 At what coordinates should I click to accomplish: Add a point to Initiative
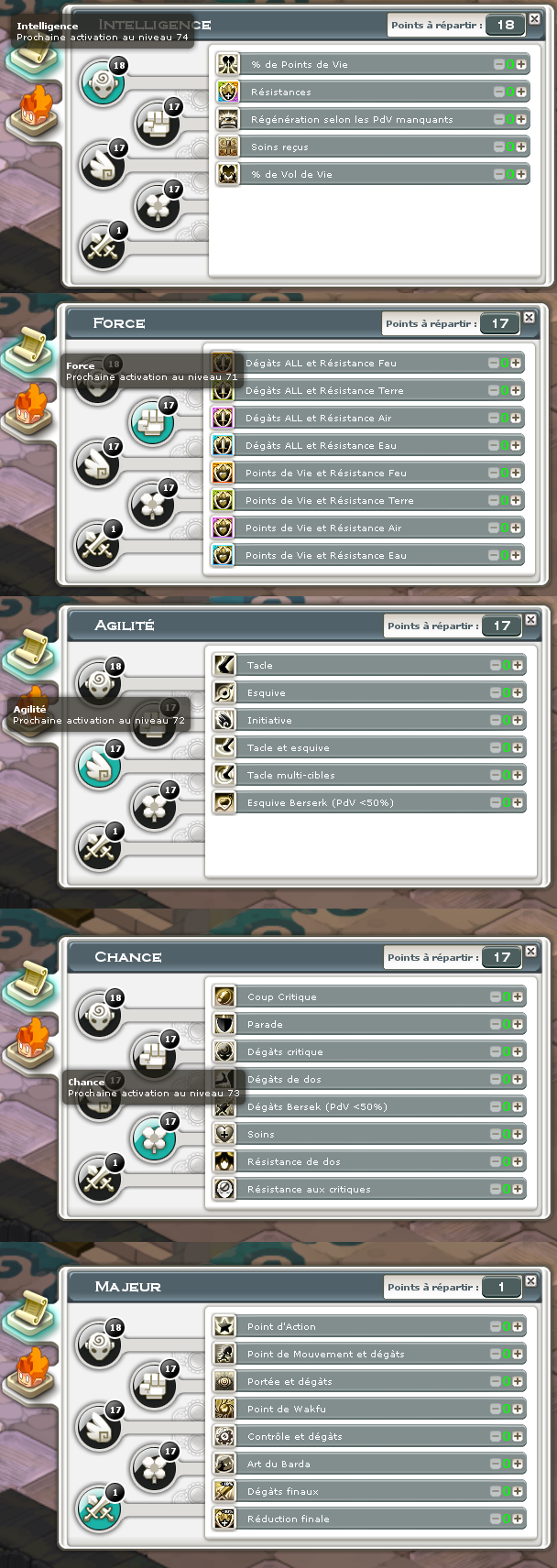pyautogui.click(x=518, y=721)
